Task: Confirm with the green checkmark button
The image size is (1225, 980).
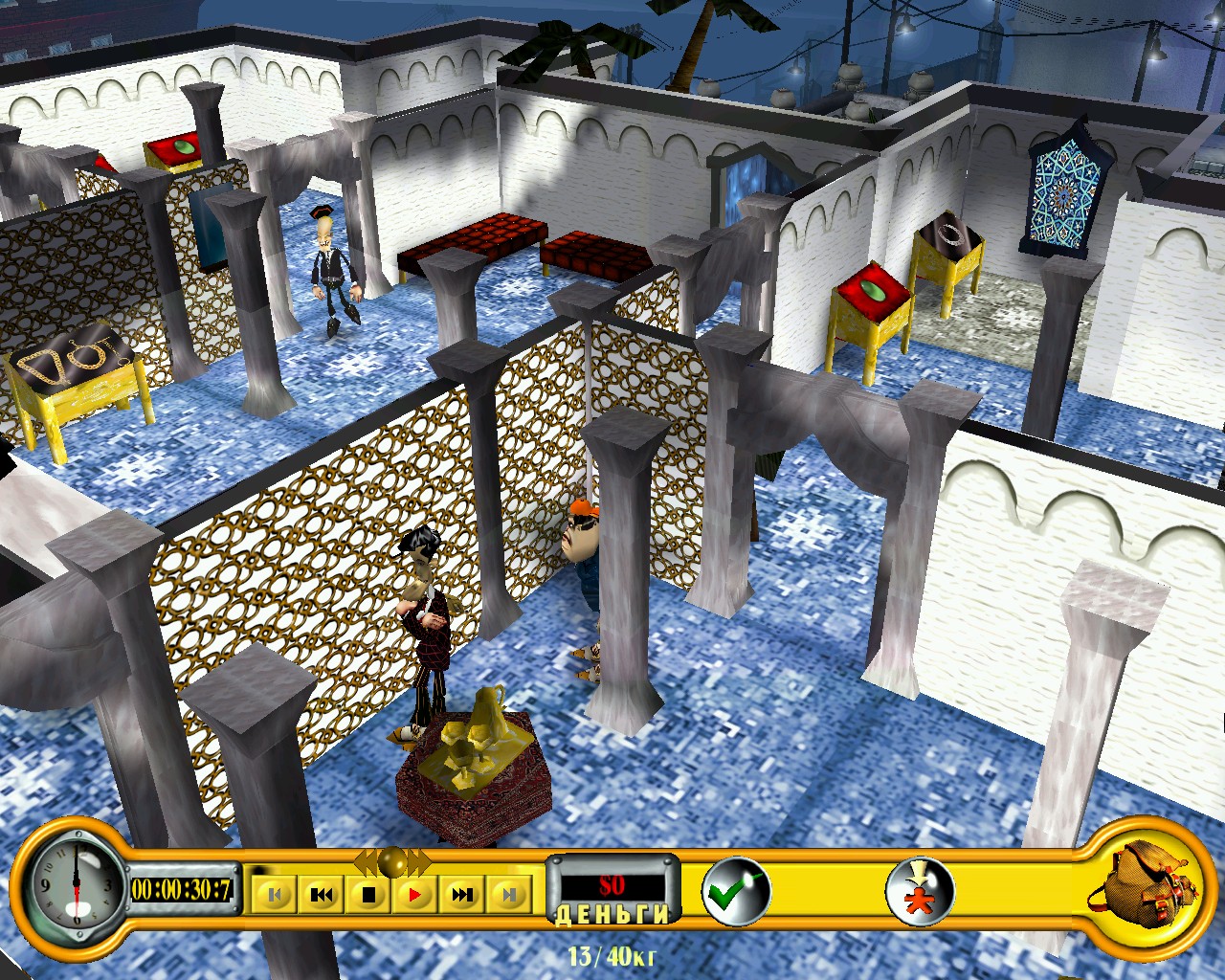Action: pyautogui.click(x=735, y=892)
